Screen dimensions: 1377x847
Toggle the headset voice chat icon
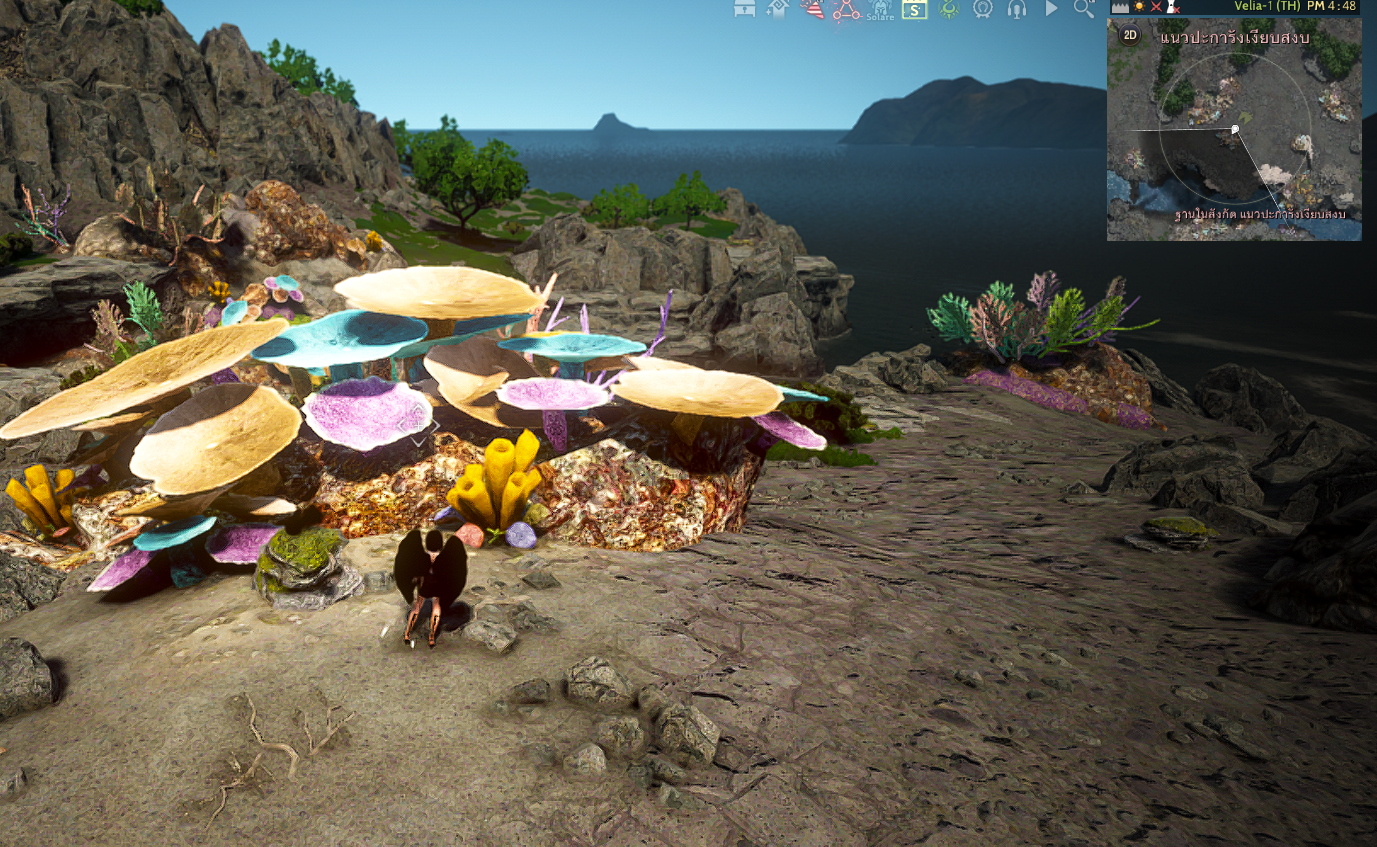1017,9
